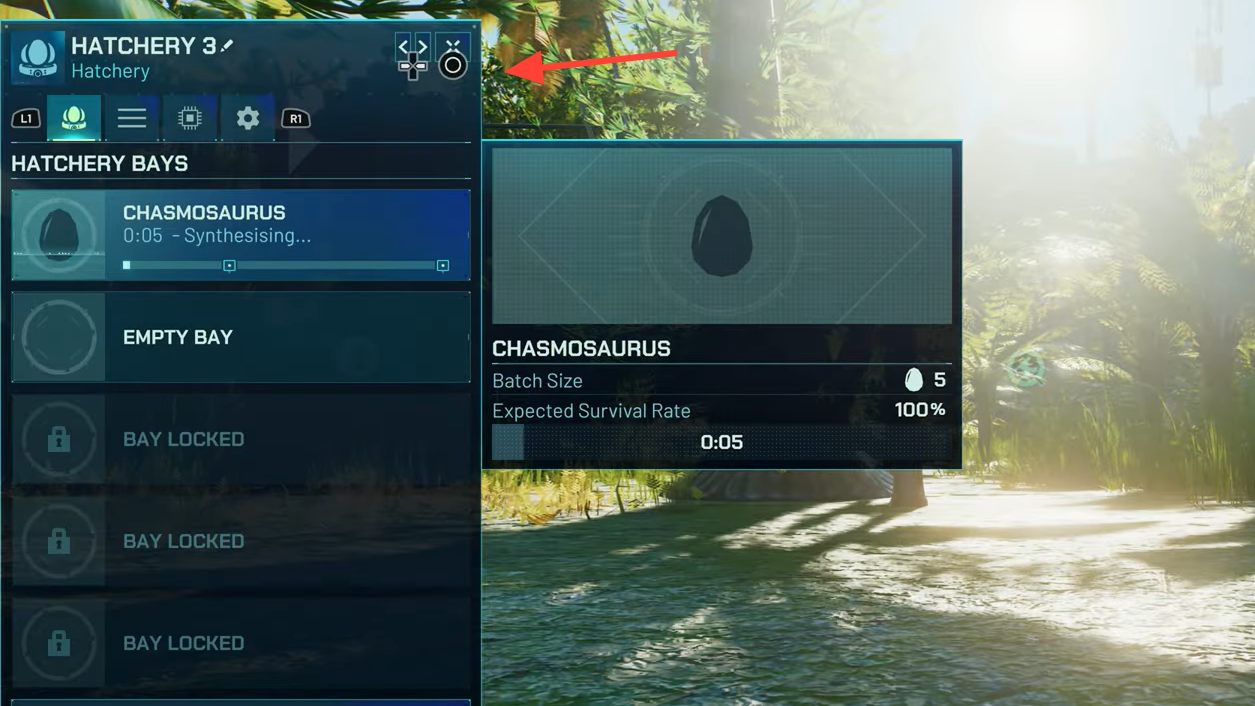Click the Chasmosaurus egg preview image

click(721, 236)
